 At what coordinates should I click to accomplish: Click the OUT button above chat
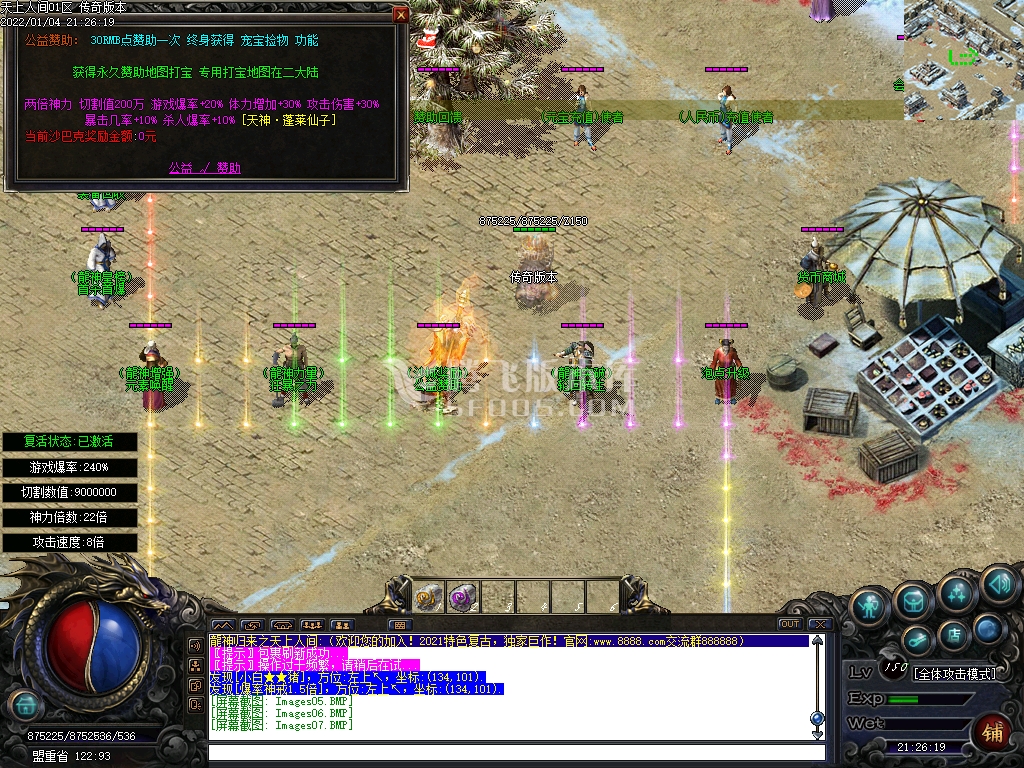pos(790,624)
